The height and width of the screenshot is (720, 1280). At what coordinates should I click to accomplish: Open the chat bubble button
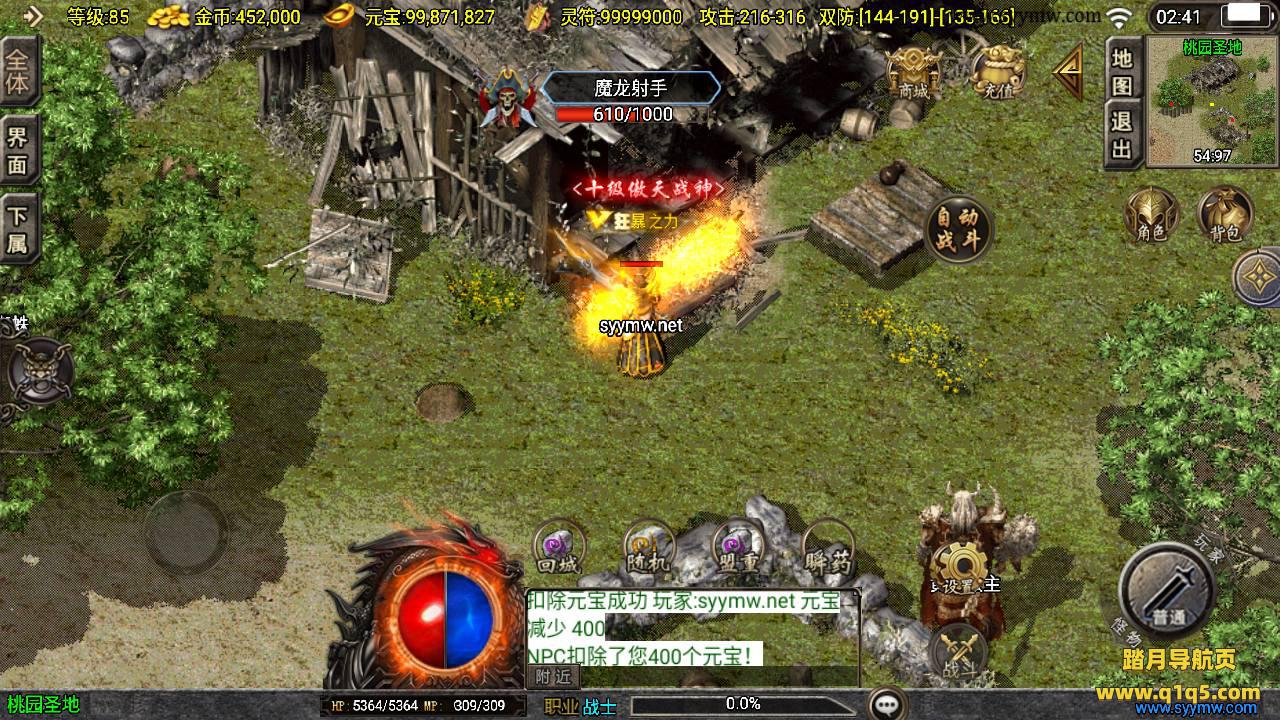coord(887,704)
